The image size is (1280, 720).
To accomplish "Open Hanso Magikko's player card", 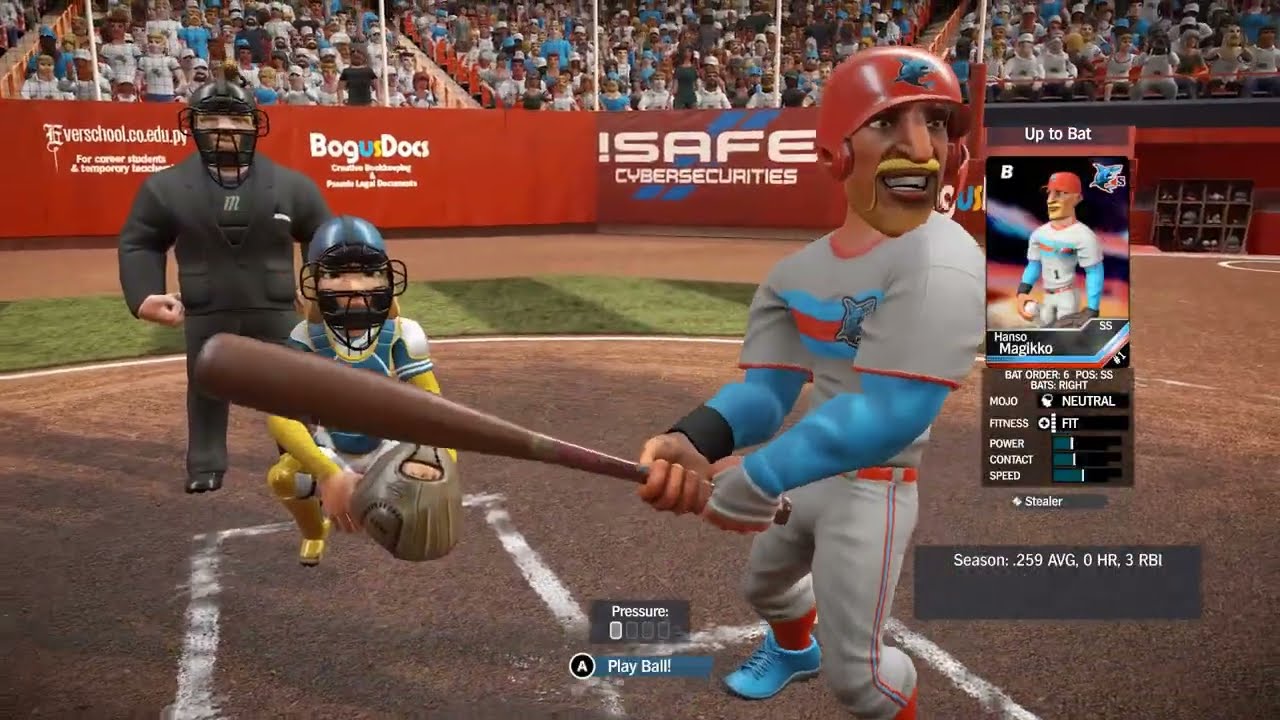I will (1057, 260).
